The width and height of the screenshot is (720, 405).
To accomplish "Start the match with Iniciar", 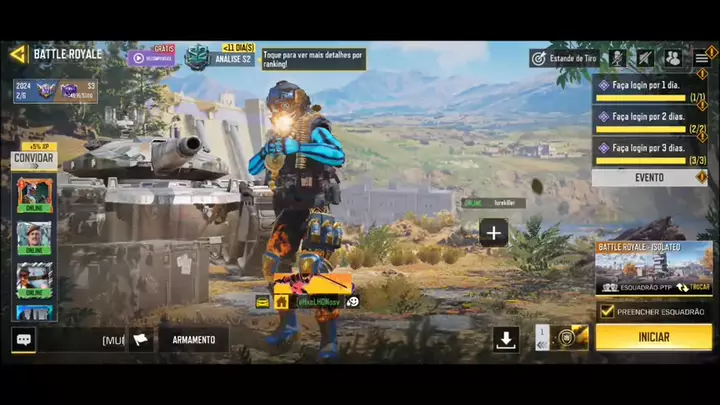I will click(x=653, y=338).
